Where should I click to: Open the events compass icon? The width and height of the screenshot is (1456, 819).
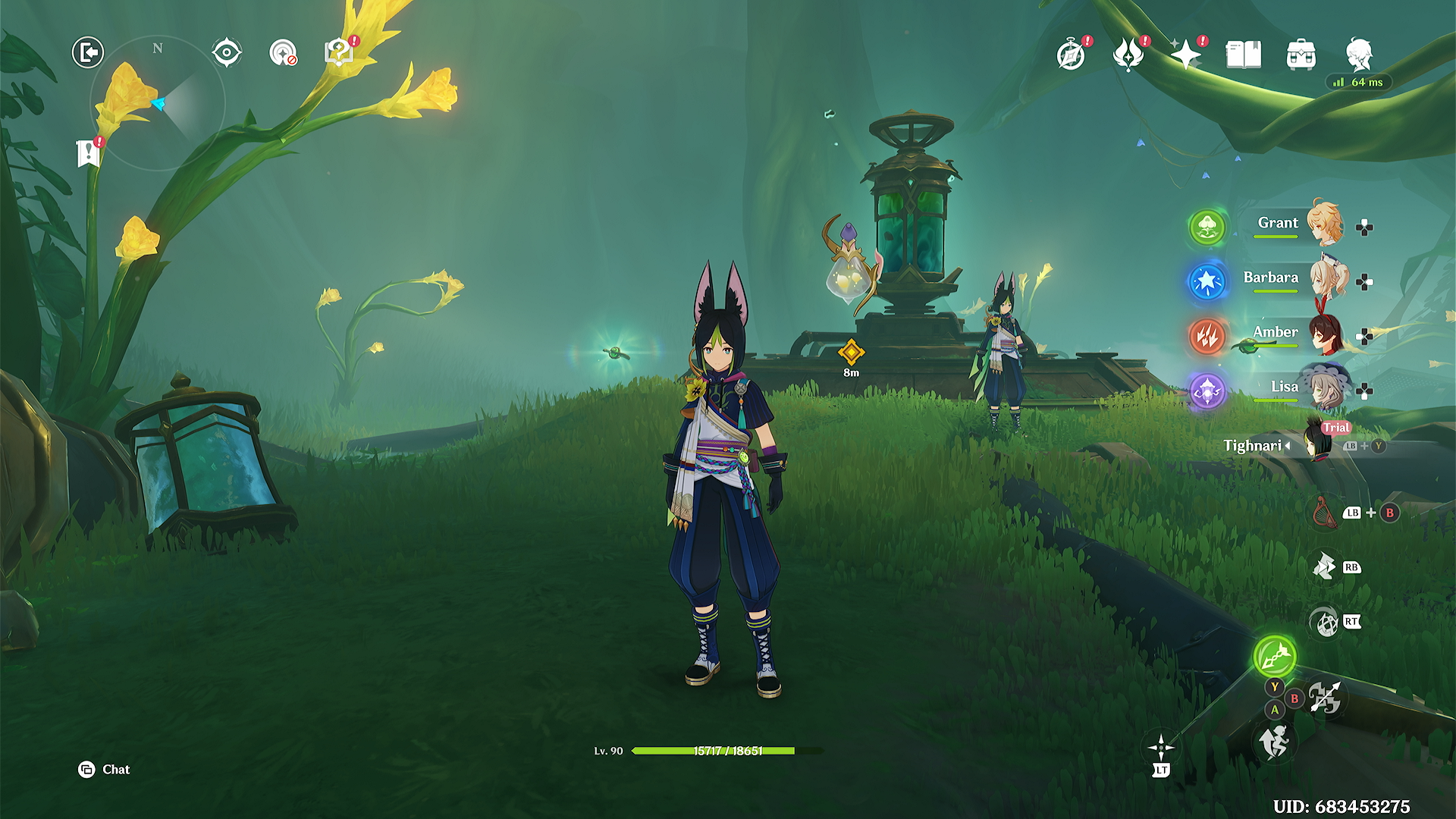[1071, 55]
